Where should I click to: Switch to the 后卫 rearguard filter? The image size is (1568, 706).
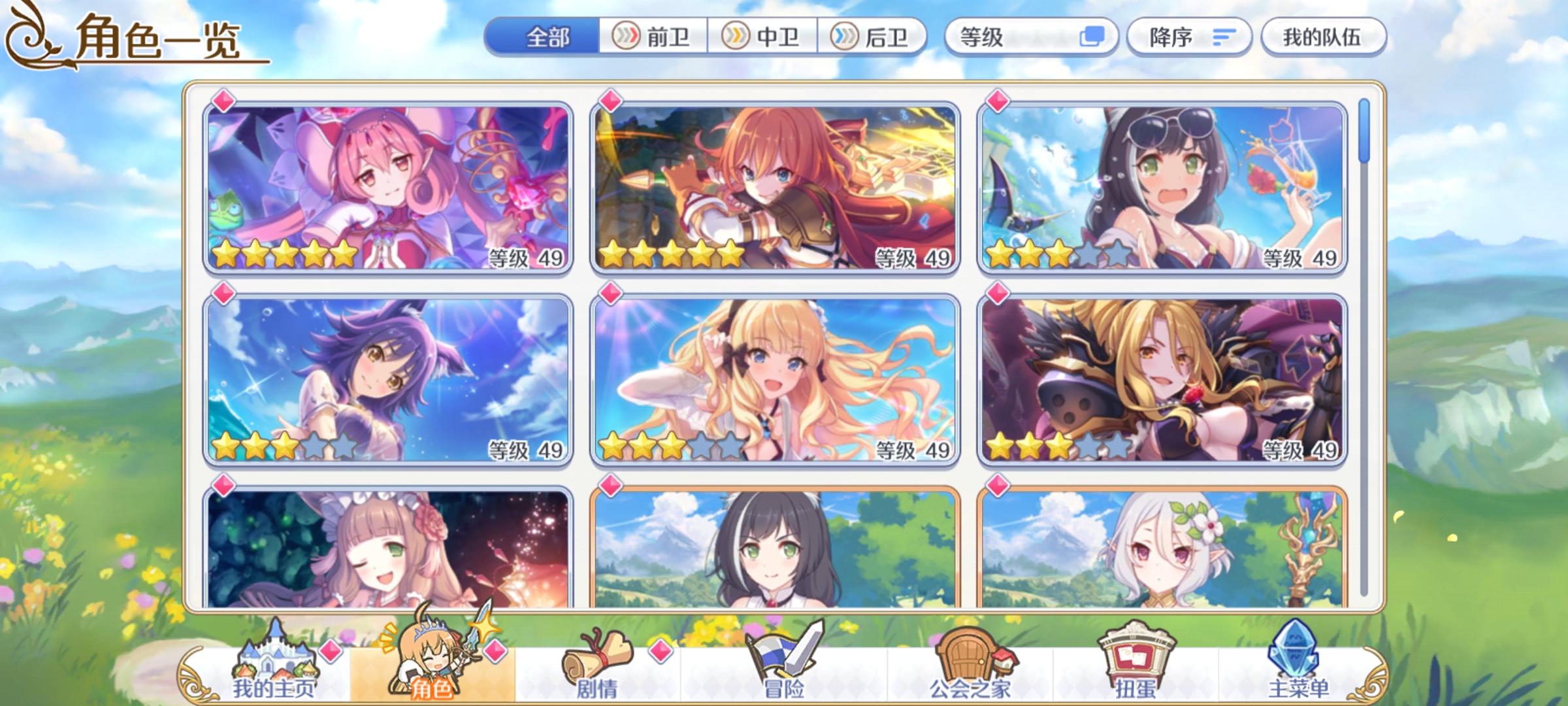(x=872, y=37)
